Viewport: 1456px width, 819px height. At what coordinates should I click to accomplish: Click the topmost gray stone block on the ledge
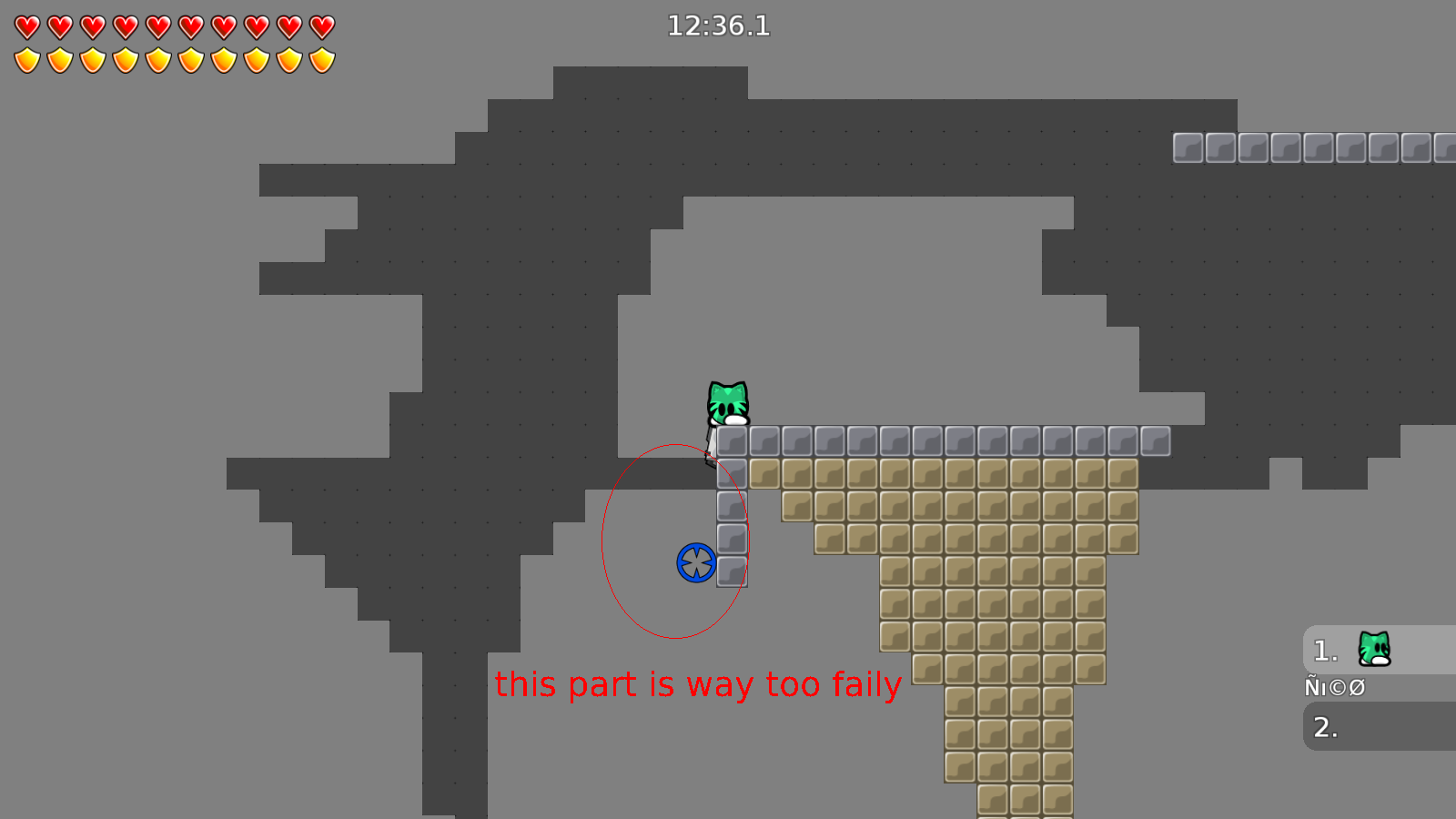(x=731, y=439)
